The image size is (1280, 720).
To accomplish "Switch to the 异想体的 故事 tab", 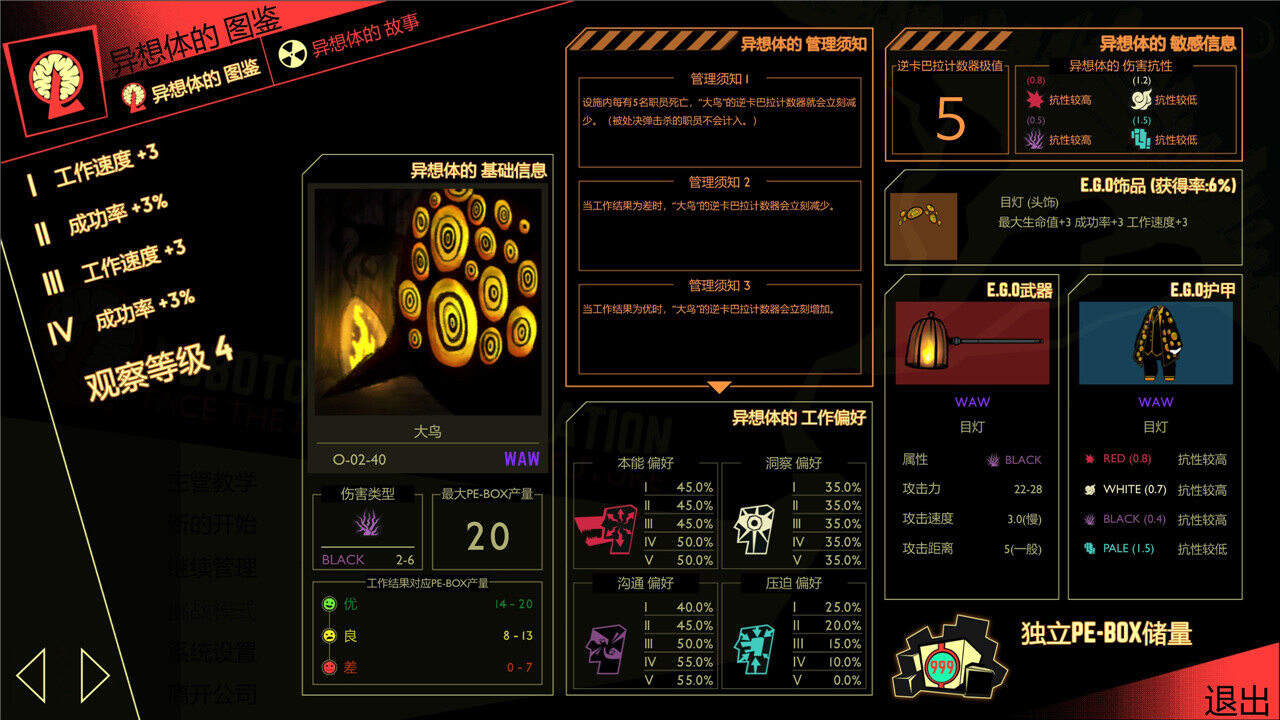I will click(350, 42).
